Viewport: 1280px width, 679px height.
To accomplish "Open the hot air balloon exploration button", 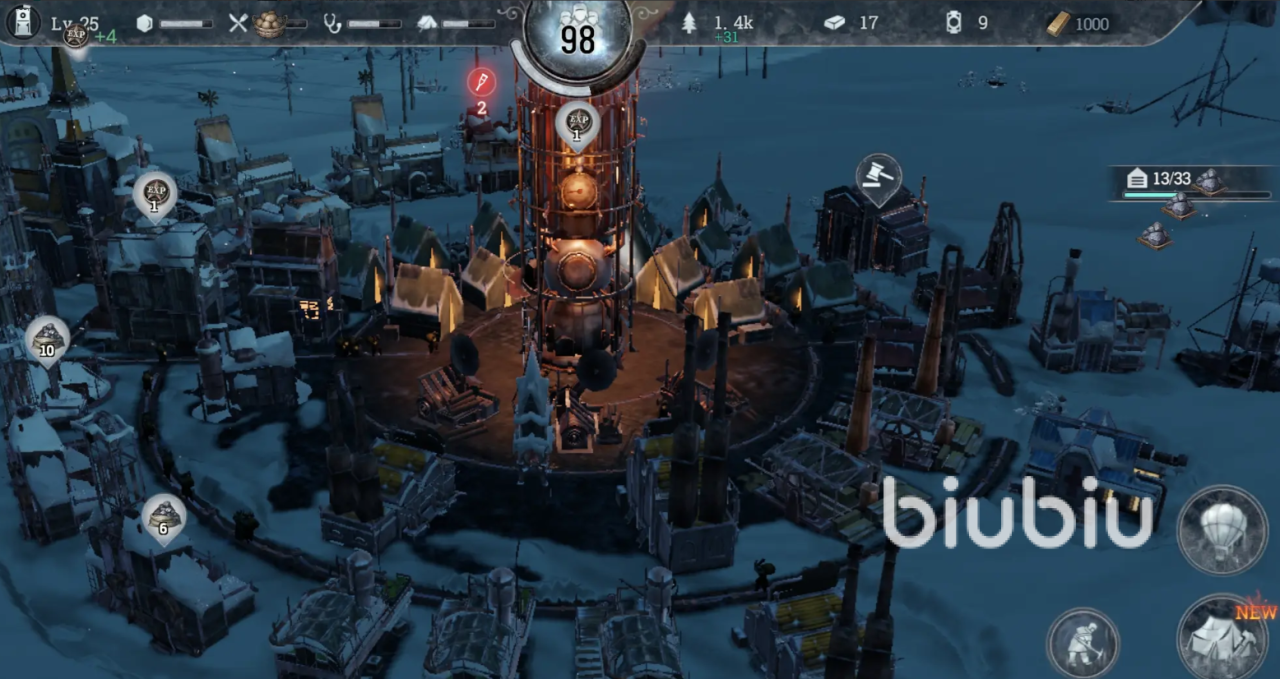I will (1222, 529).
